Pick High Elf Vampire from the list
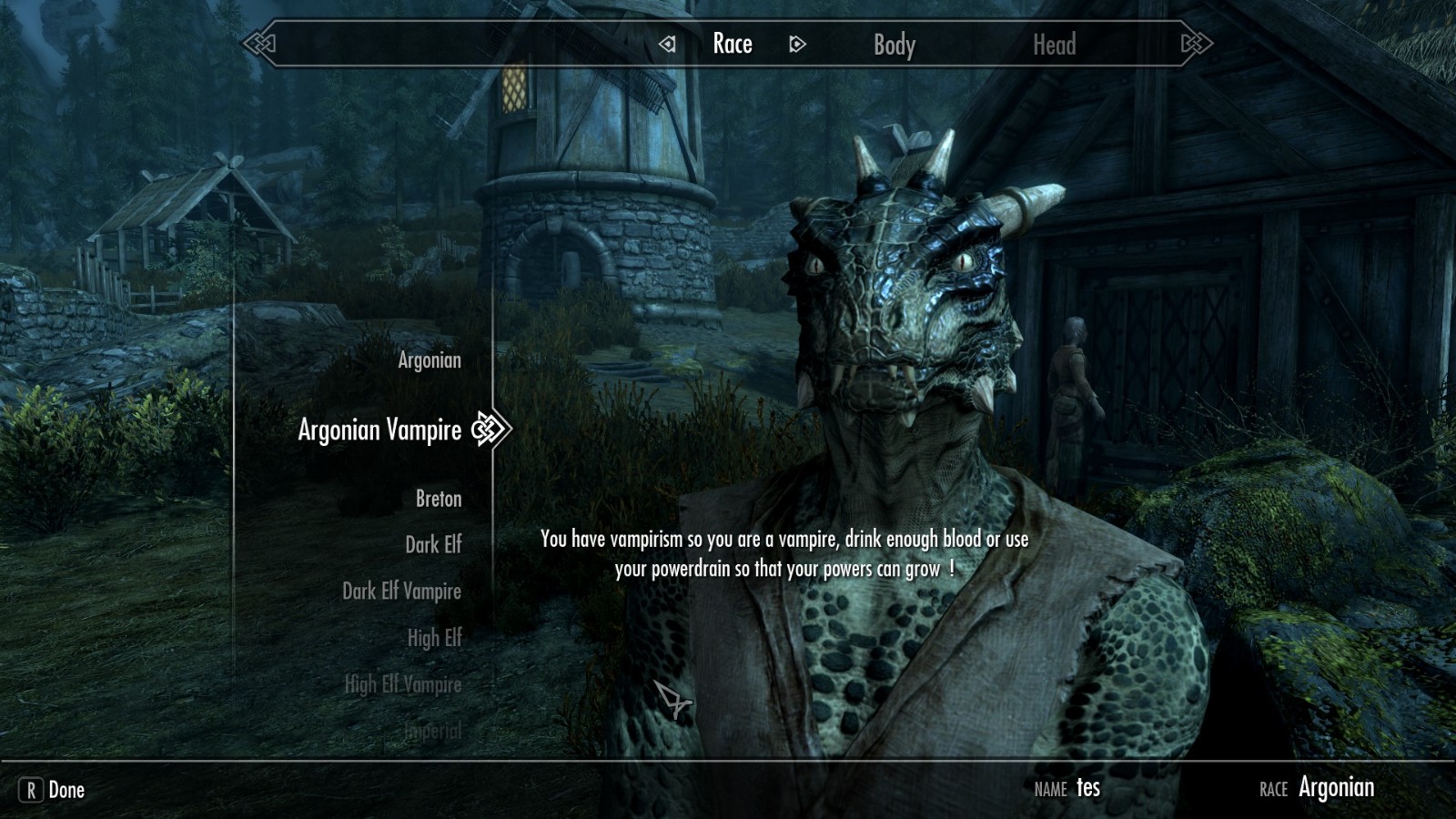Image resolution: width=1456 pixels, height=819 pixels. pos(402,684)
